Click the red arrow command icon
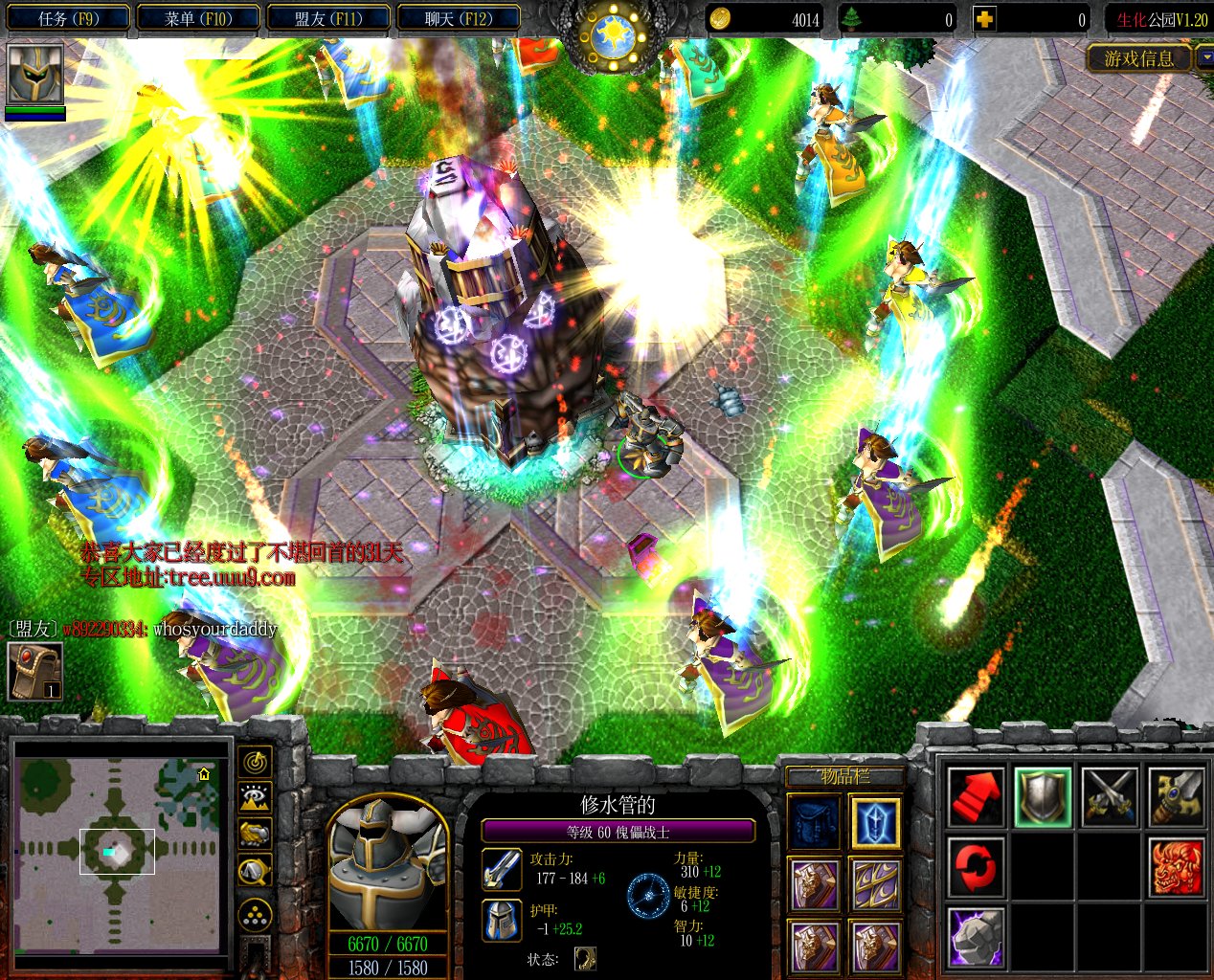The width and height of the screenshot is (1214, 980). (976, 797)
